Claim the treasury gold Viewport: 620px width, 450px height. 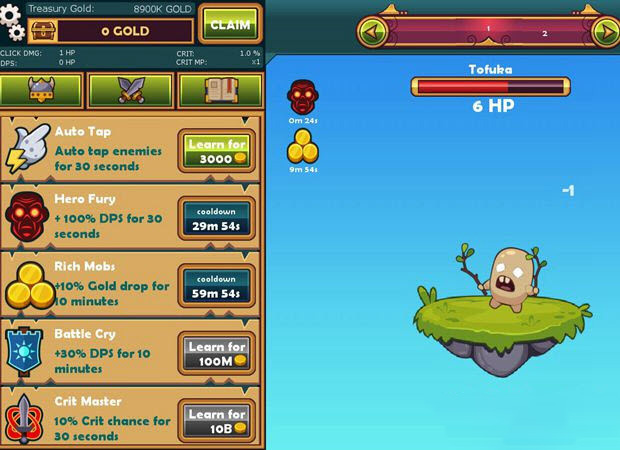(230, 24)
